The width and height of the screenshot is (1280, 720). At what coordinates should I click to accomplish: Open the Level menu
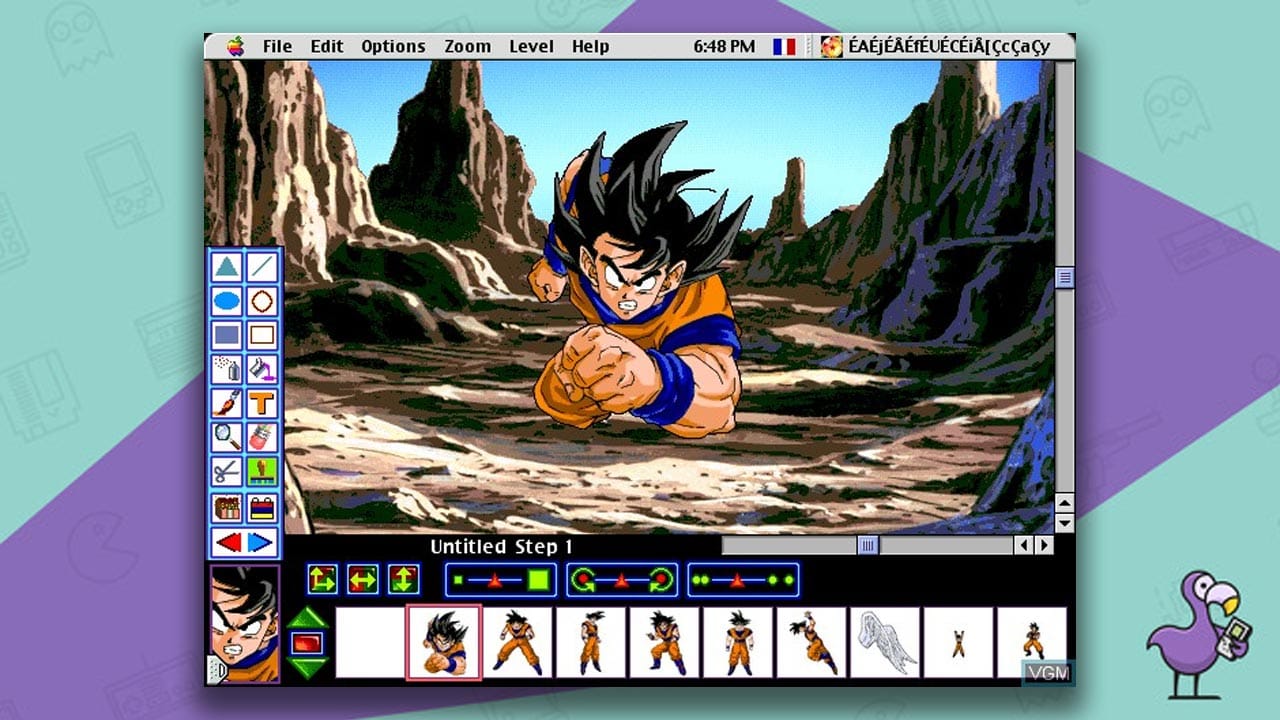(532, 46)
